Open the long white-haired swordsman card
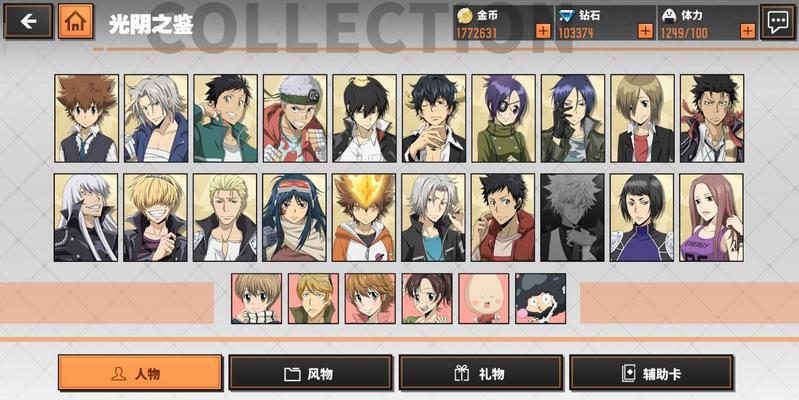 pyautogui.click(x=86, y=217)
